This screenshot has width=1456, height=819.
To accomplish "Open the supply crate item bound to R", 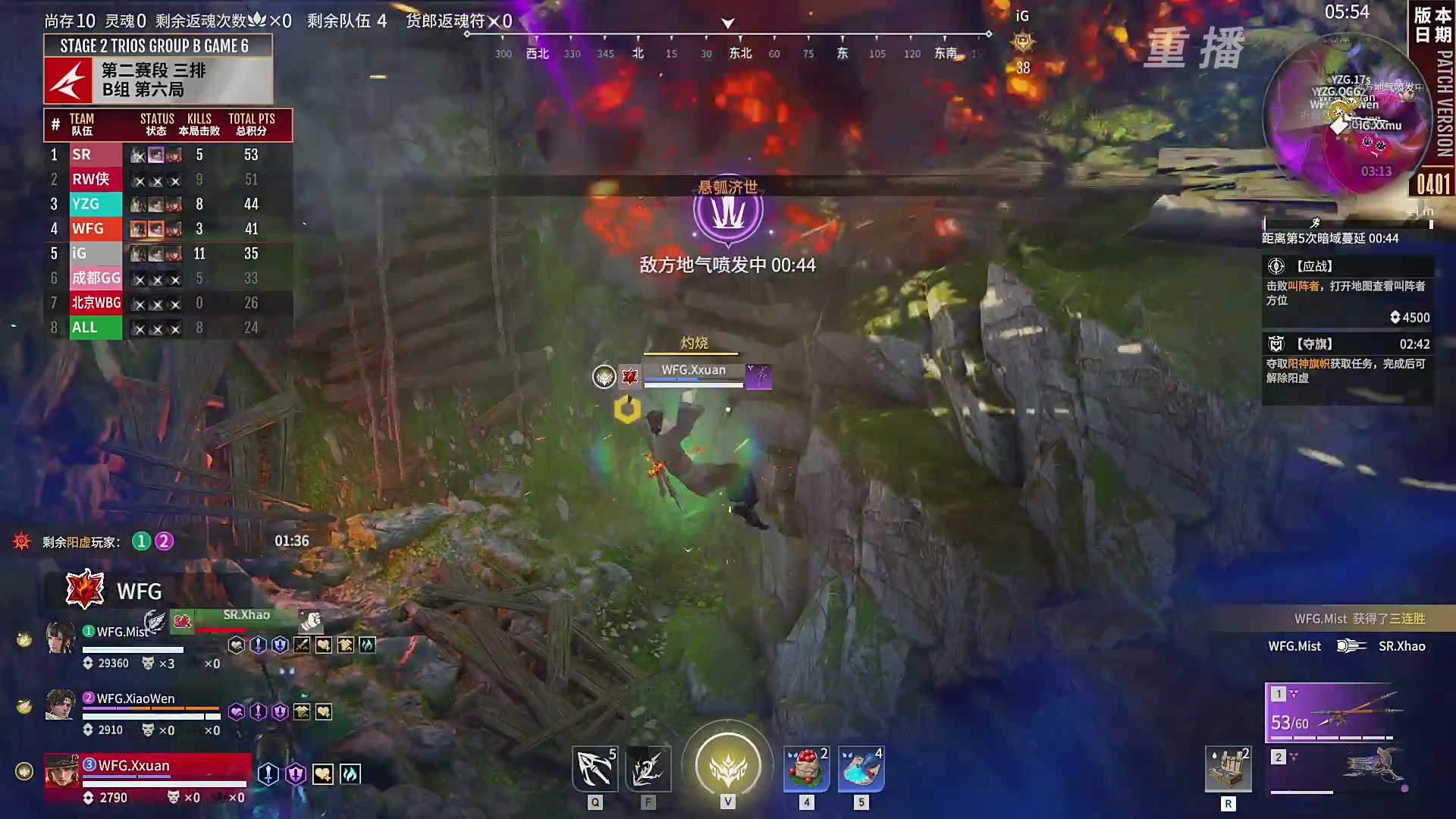I will click(1228, 768).
